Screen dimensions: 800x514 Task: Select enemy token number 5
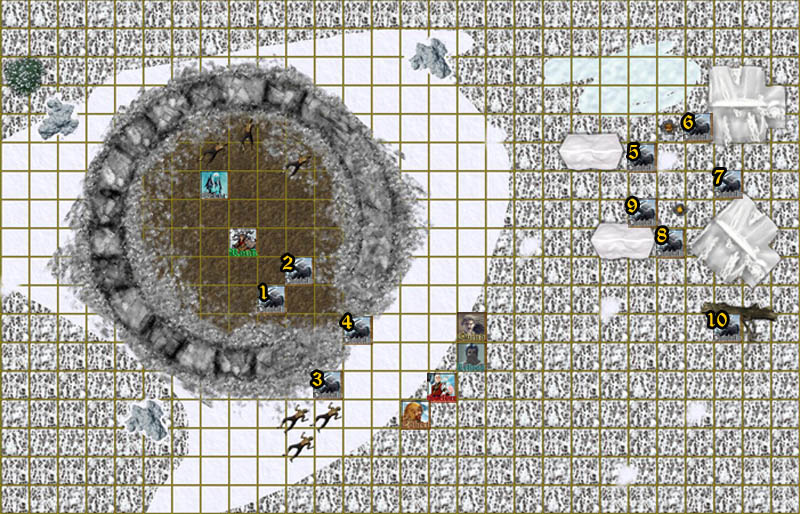click(x=642, y=157)
